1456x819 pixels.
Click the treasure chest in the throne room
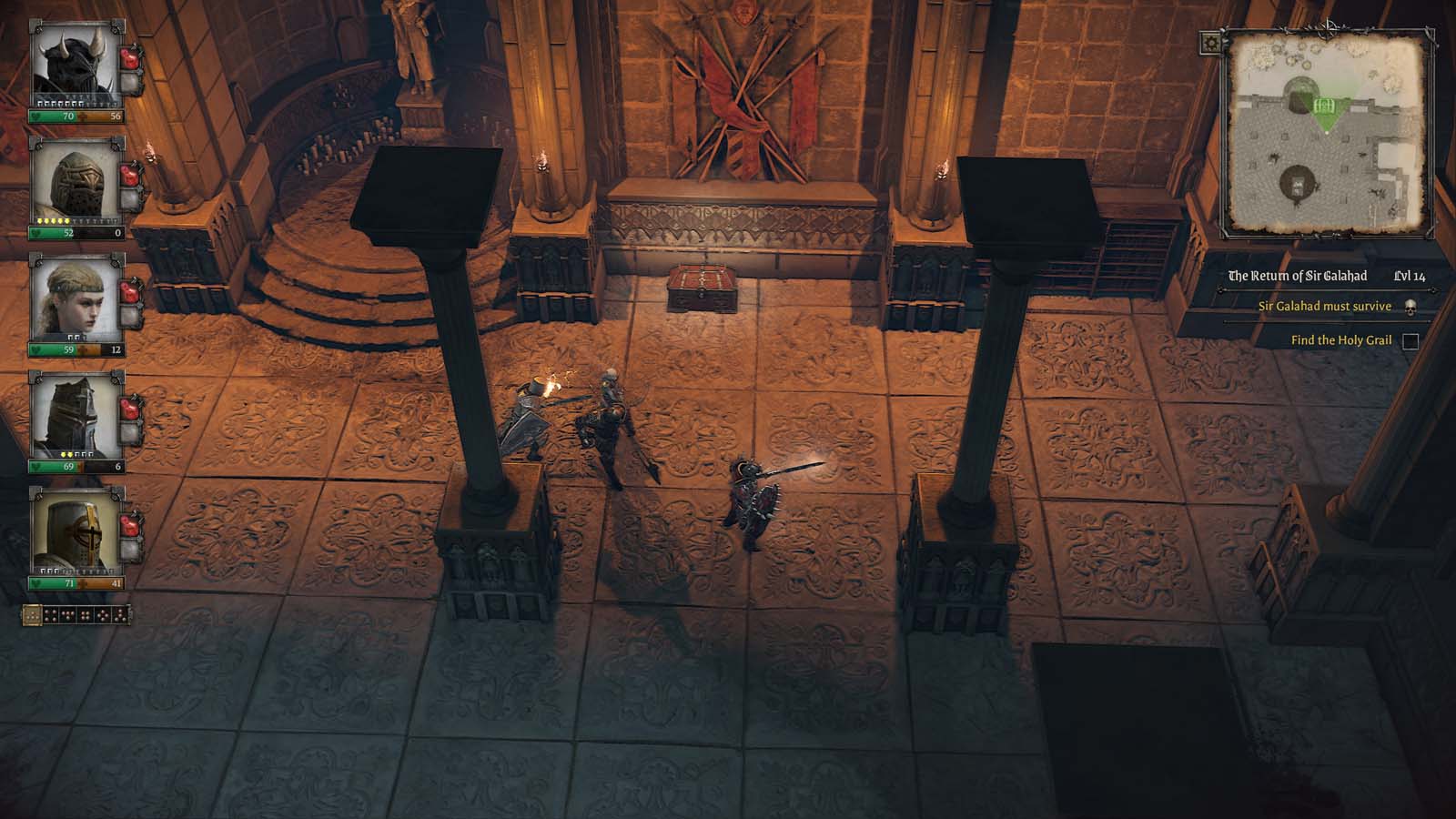click(x=701, y=284)
